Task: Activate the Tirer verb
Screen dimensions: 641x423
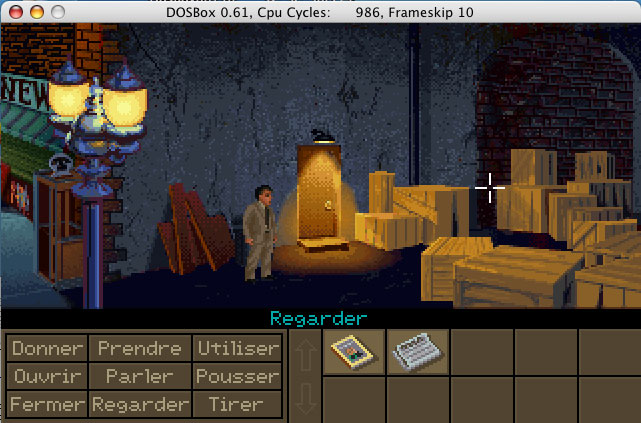Action: click(x=237, y=404)
